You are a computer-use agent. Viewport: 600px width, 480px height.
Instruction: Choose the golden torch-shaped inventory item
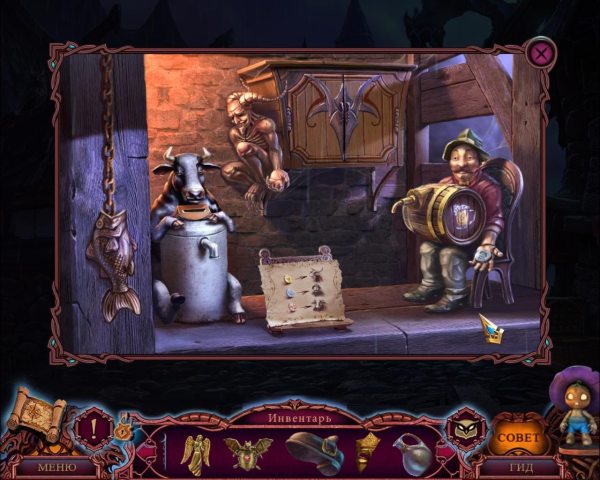367,451
